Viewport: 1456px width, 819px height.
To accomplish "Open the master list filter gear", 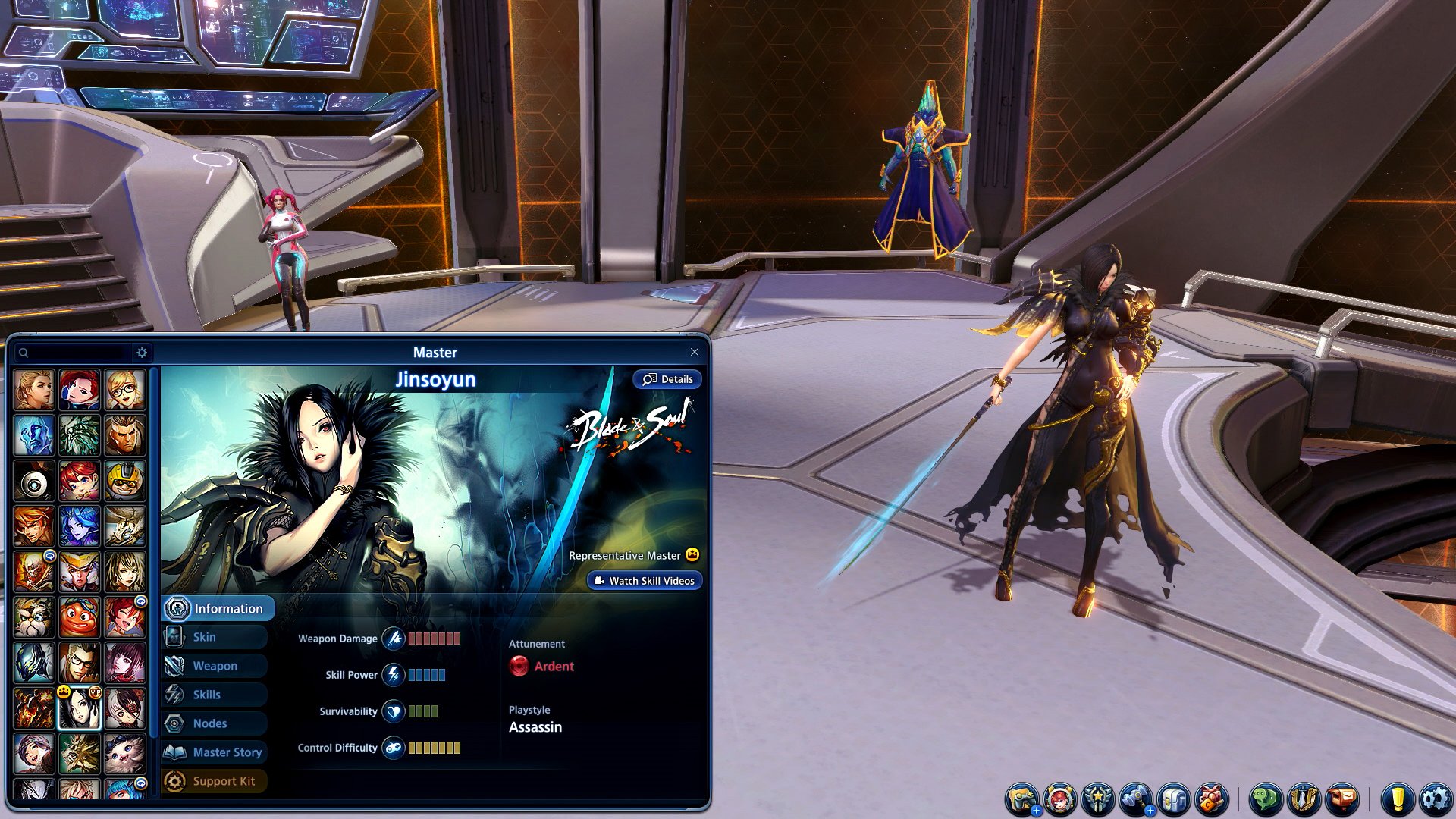I will [142, 353].
